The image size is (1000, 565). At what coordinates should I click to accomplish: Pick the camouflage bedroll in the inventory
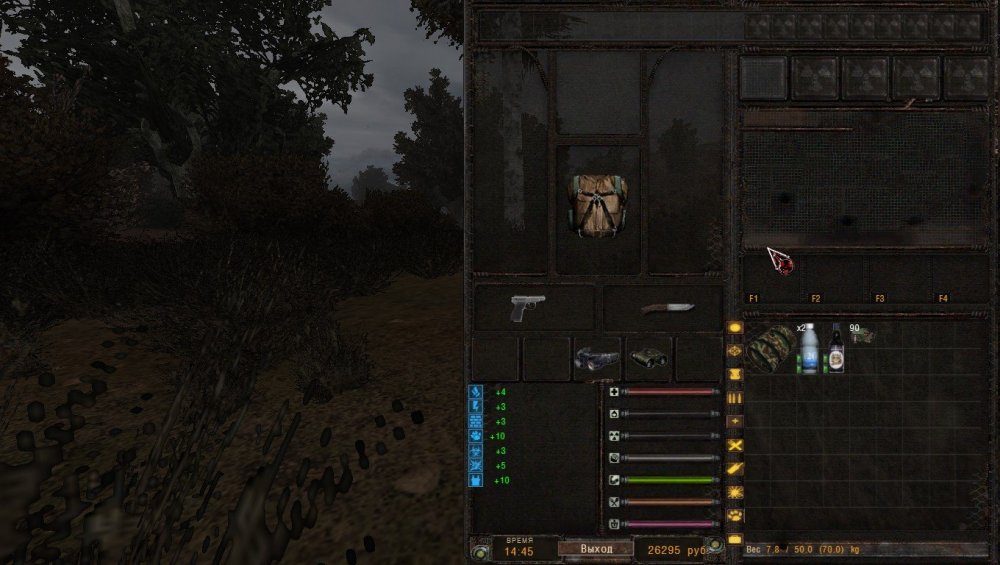pyautogui.click(x=770, y=348)
